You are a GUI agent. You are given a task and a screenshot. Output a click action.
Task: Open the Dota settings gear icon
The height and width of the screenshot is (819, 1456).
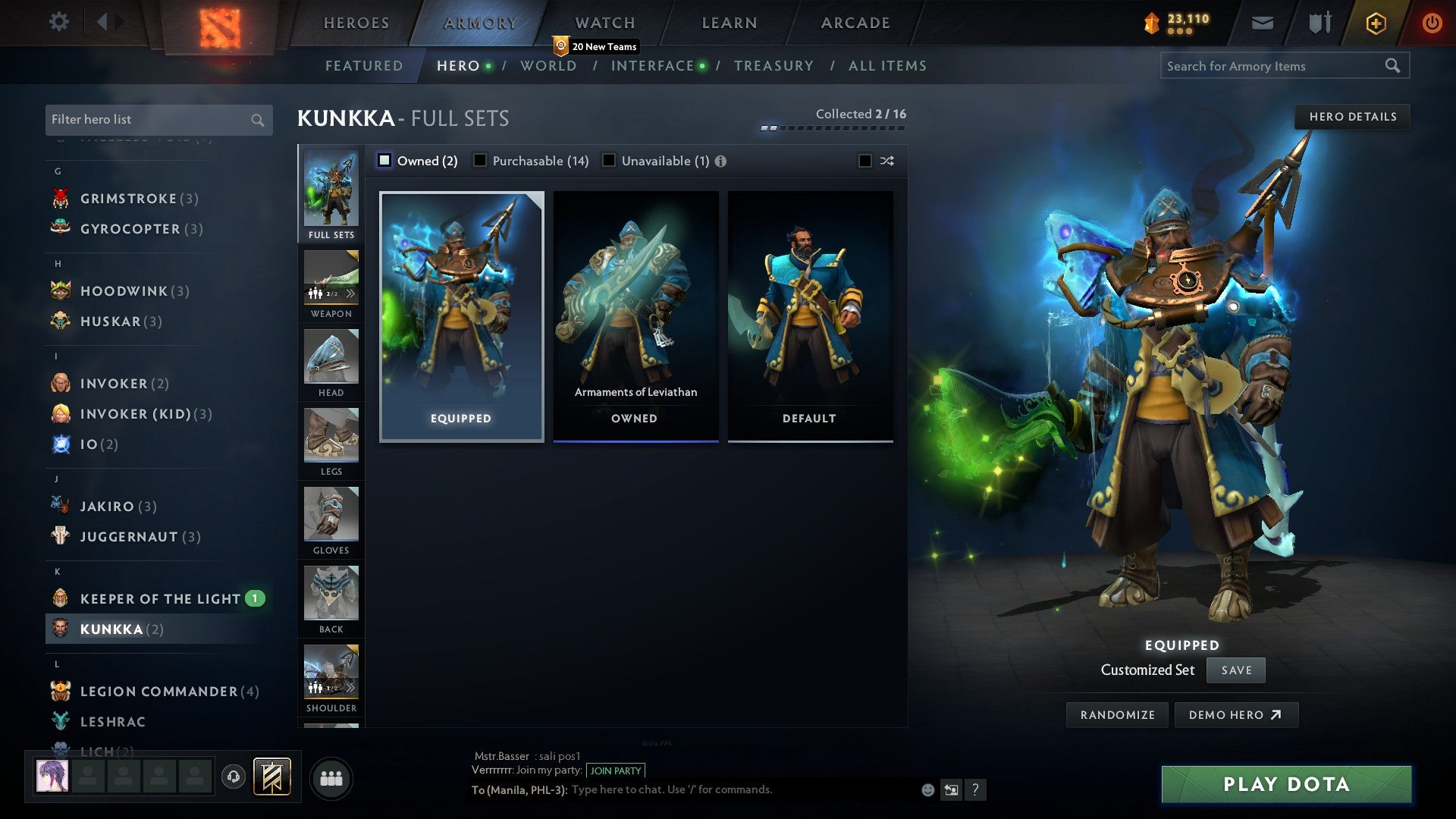pos(59,22)
